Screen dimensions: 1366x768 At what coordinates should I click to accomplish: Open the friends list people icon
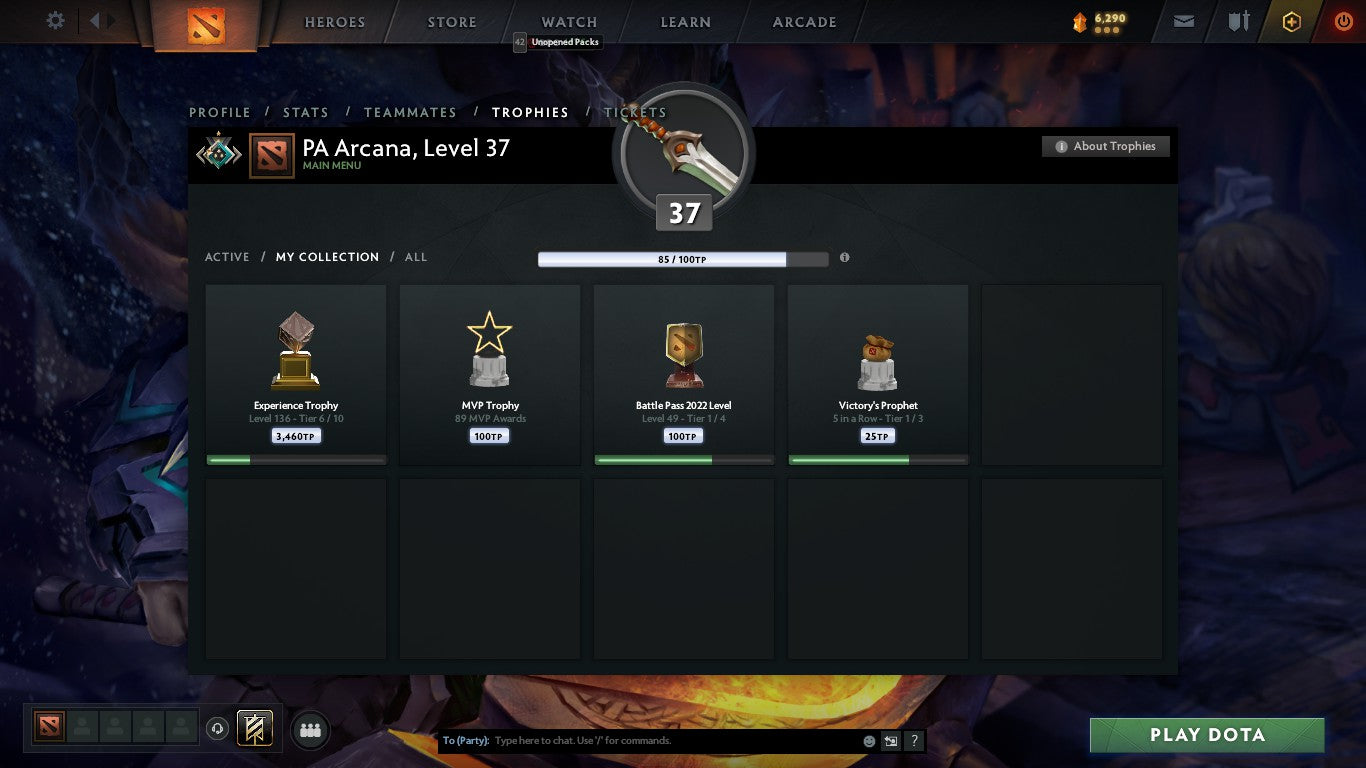[310, 729]
